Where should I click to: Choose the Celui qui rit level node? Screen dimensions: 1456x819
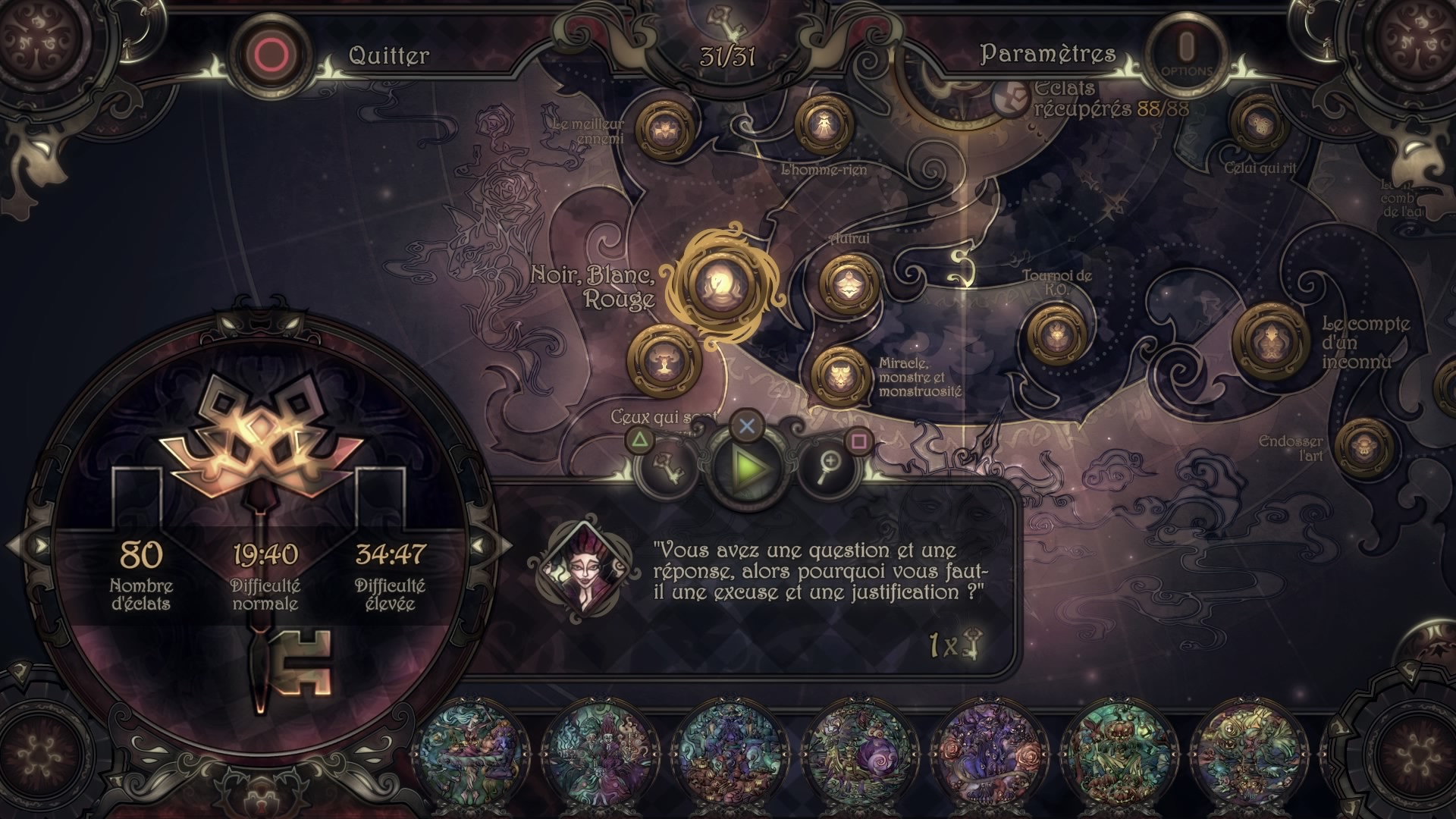(1260, 124)
